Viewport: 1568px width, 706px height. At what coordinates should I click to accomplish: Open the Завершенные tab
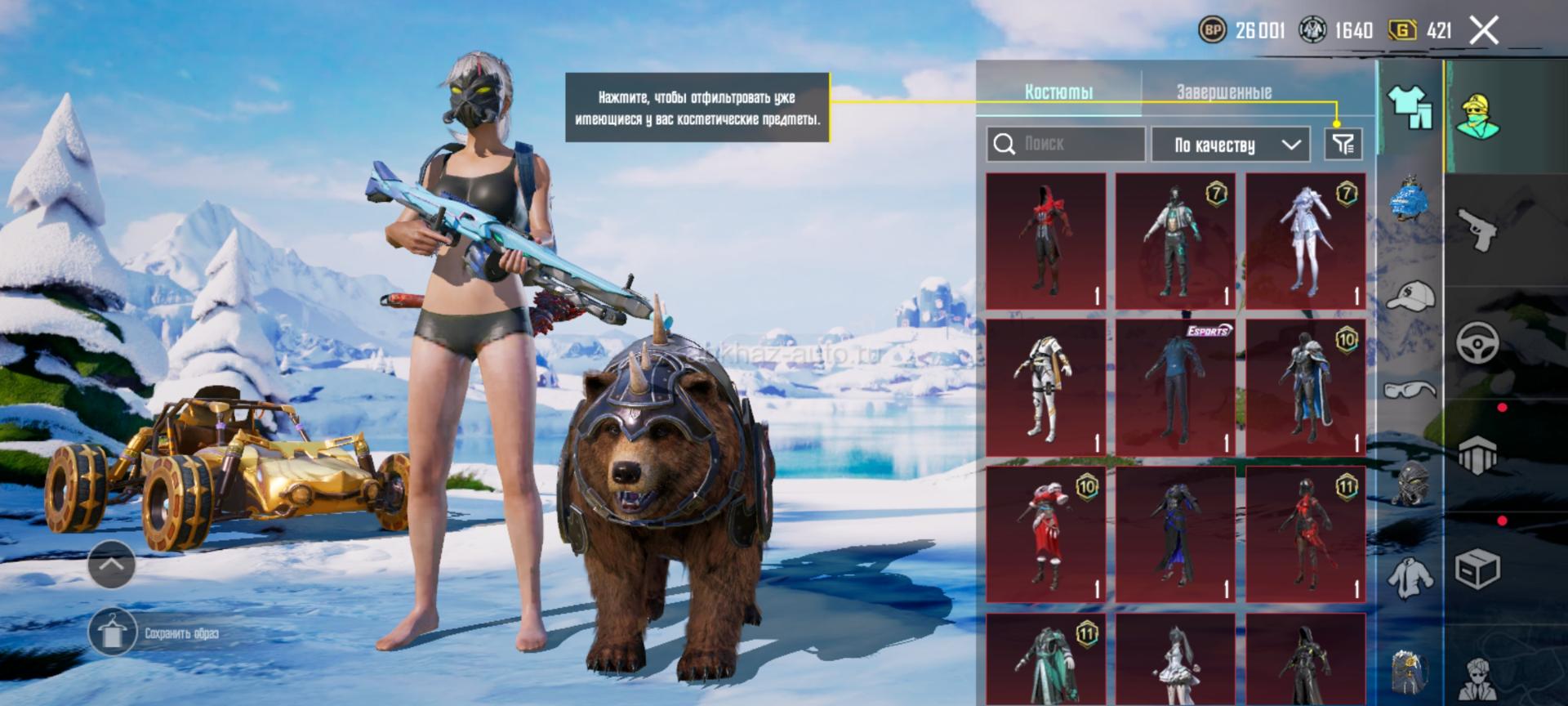[x=1223, y=92]
